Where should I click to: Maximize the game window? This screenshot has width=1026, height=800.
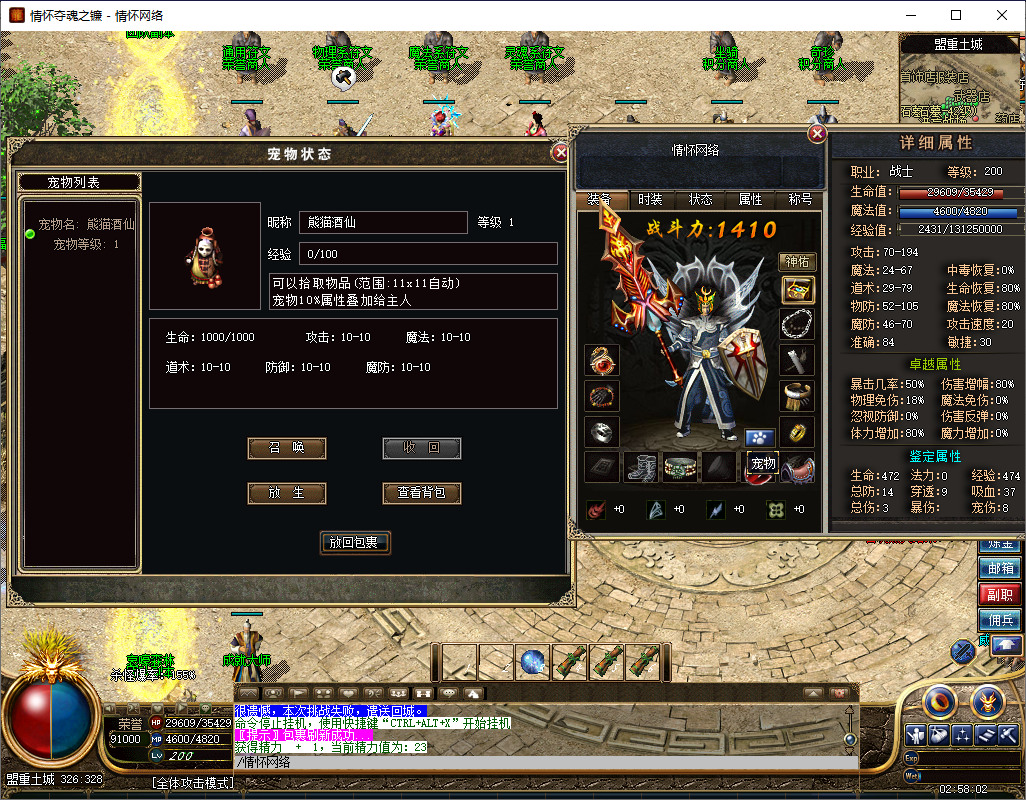(x=956, y=15)
